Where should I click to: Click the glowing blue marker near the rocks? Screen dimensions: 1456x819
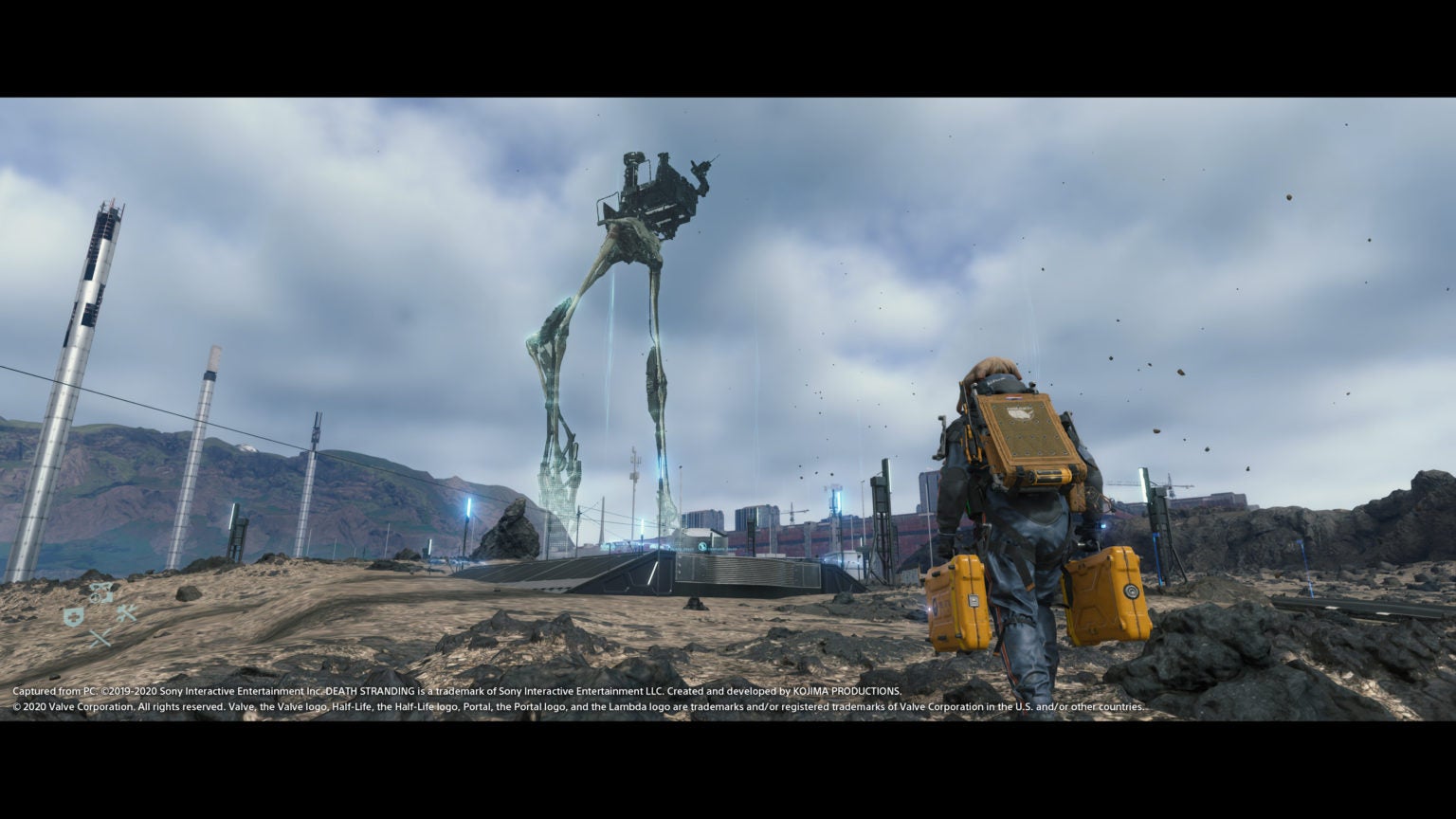pyautogui.click(x=466, y=508)
